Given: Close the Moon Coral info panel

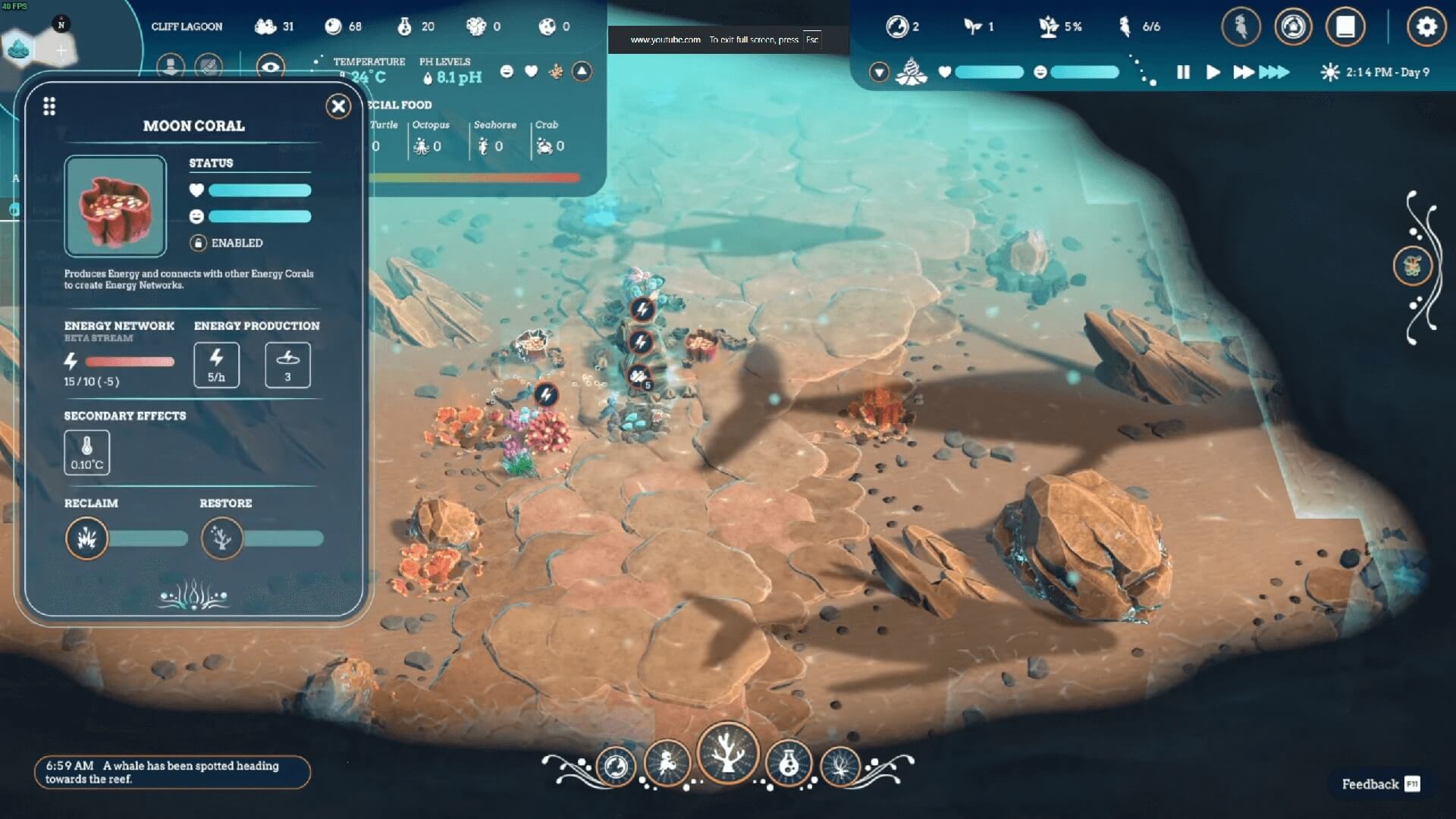Looking at the screenshot, I should click(338, 106).
